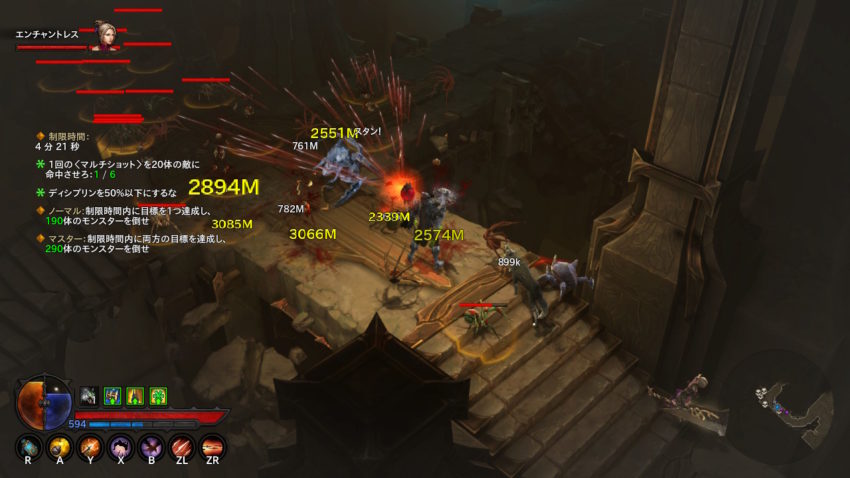The width and height of the screenshot is (850, 478).
Task: Click the clover buff icon
Action: pos(157,396)
